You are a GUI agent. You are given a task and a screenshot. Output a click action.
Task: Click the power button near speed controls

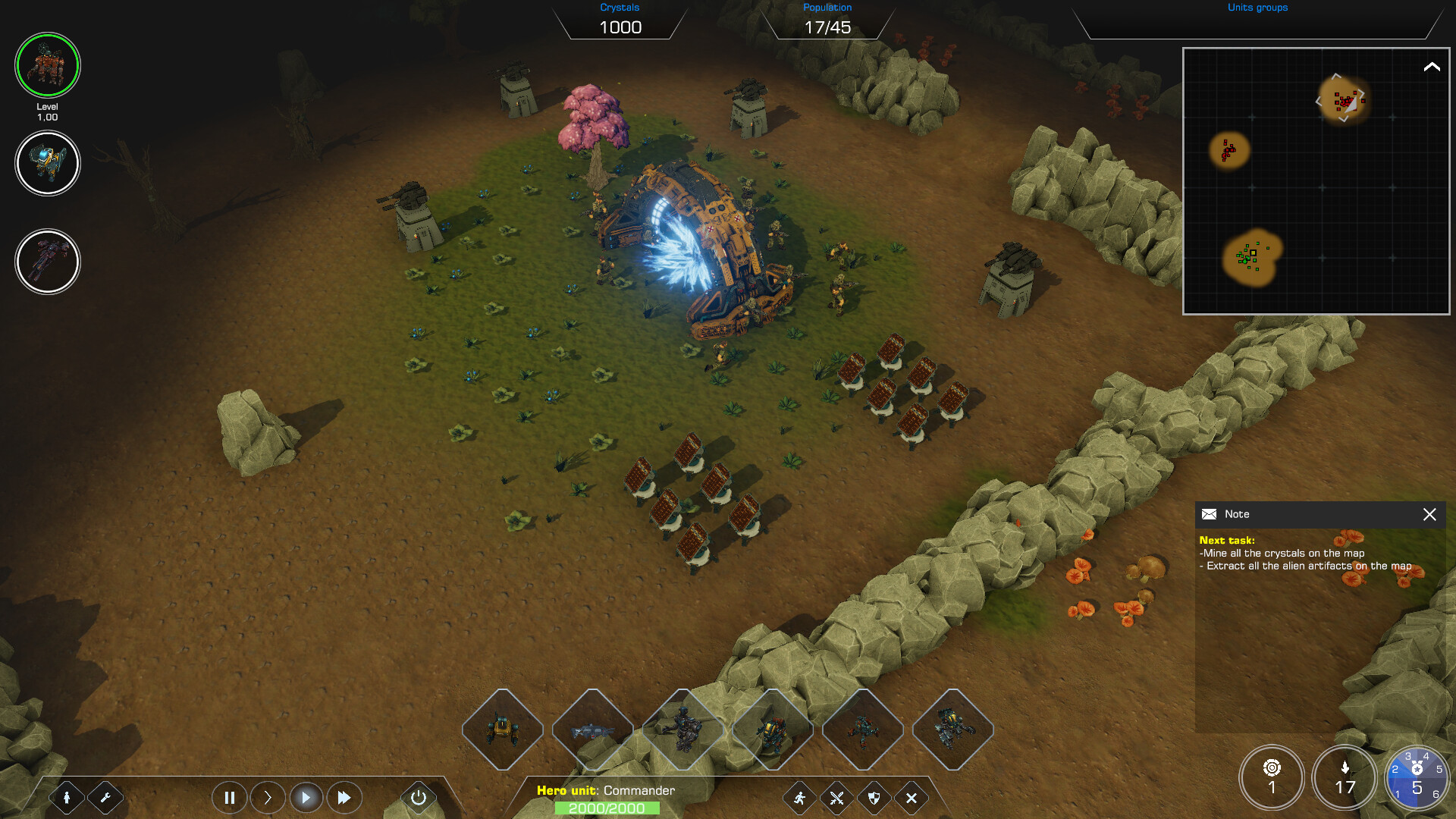[x=418, y=797]
